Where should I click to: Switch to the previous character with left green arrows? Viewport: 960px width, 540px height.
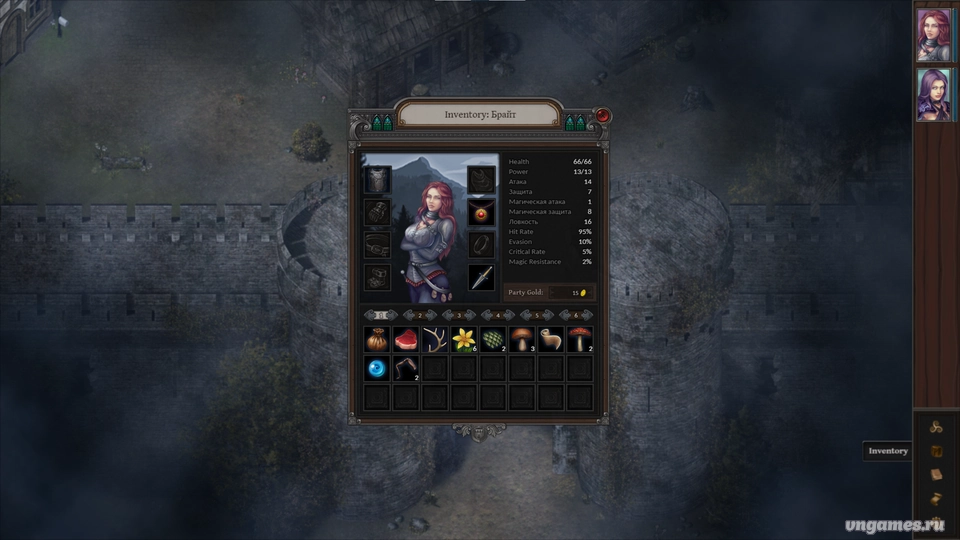click(383, 123)
